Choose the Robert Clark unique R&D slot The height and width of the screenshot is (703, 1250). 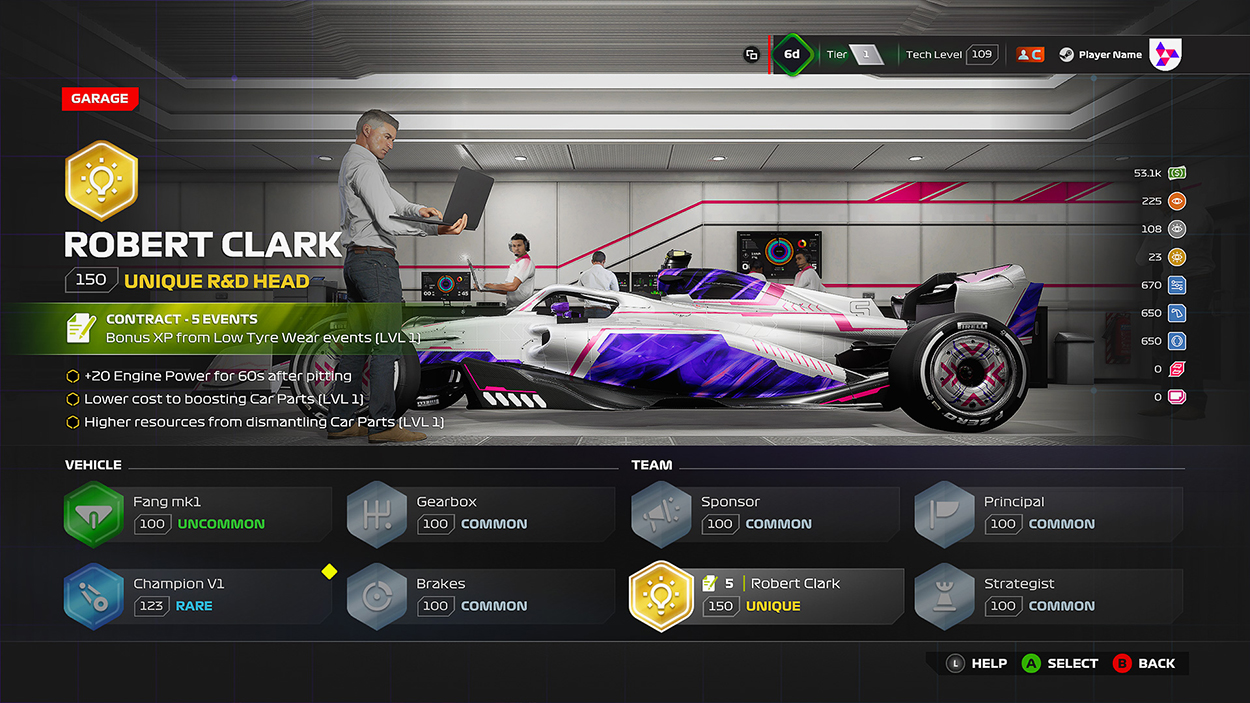pyautogui.click(x=764, y=596)
